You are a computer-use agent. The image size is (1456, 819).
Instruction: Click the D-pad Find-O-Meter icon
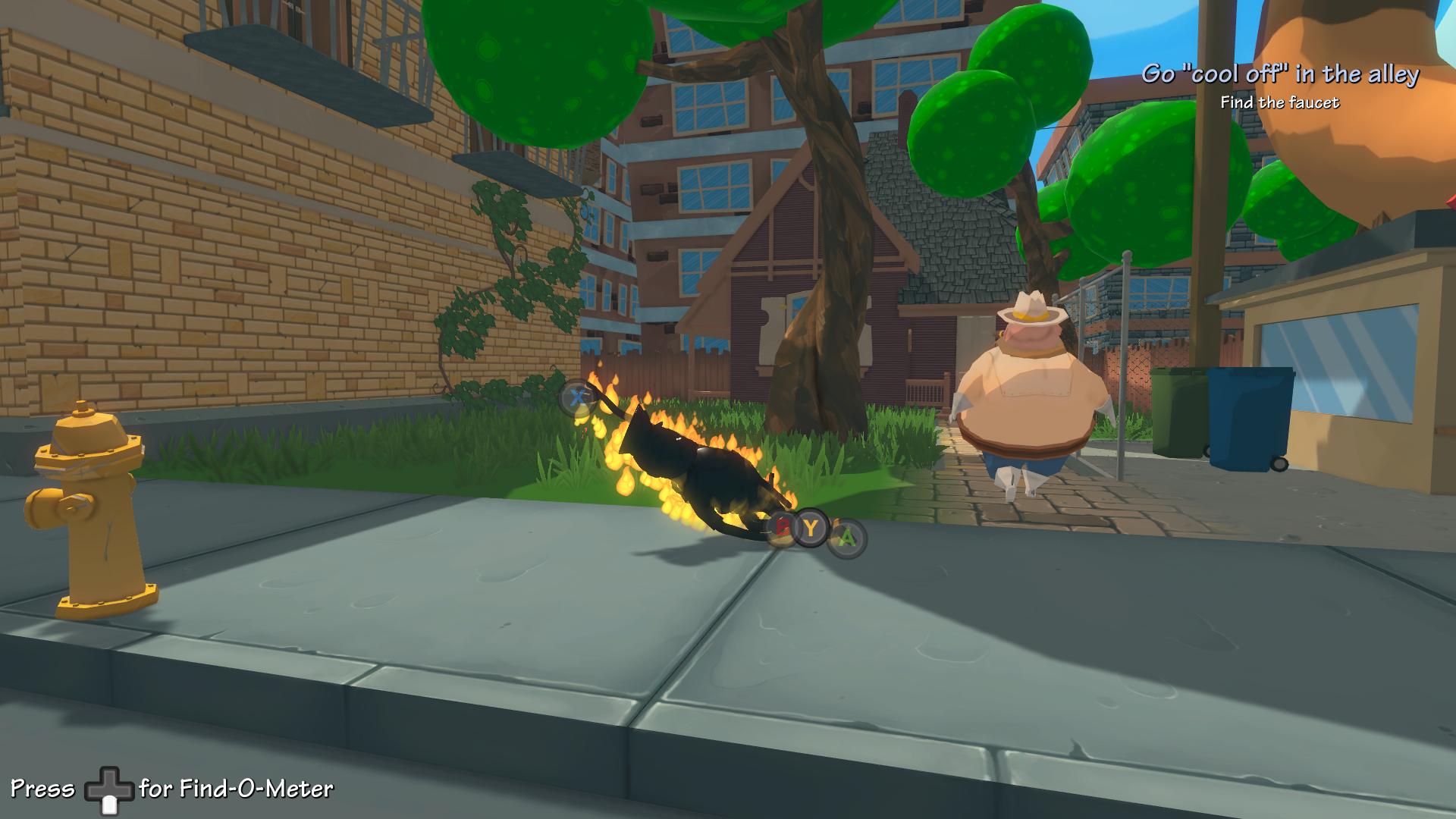point(108,790)
